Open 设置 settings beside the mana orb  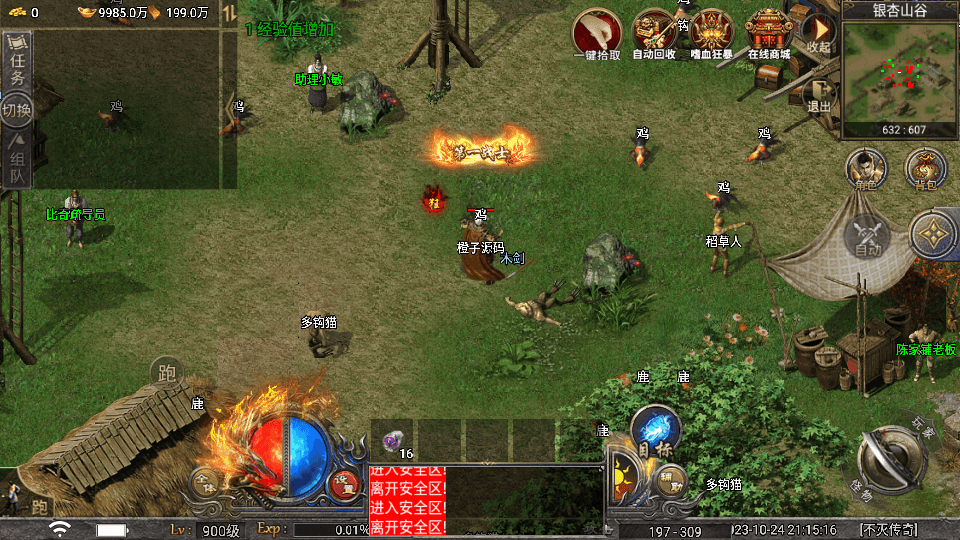tap(346, 482)
